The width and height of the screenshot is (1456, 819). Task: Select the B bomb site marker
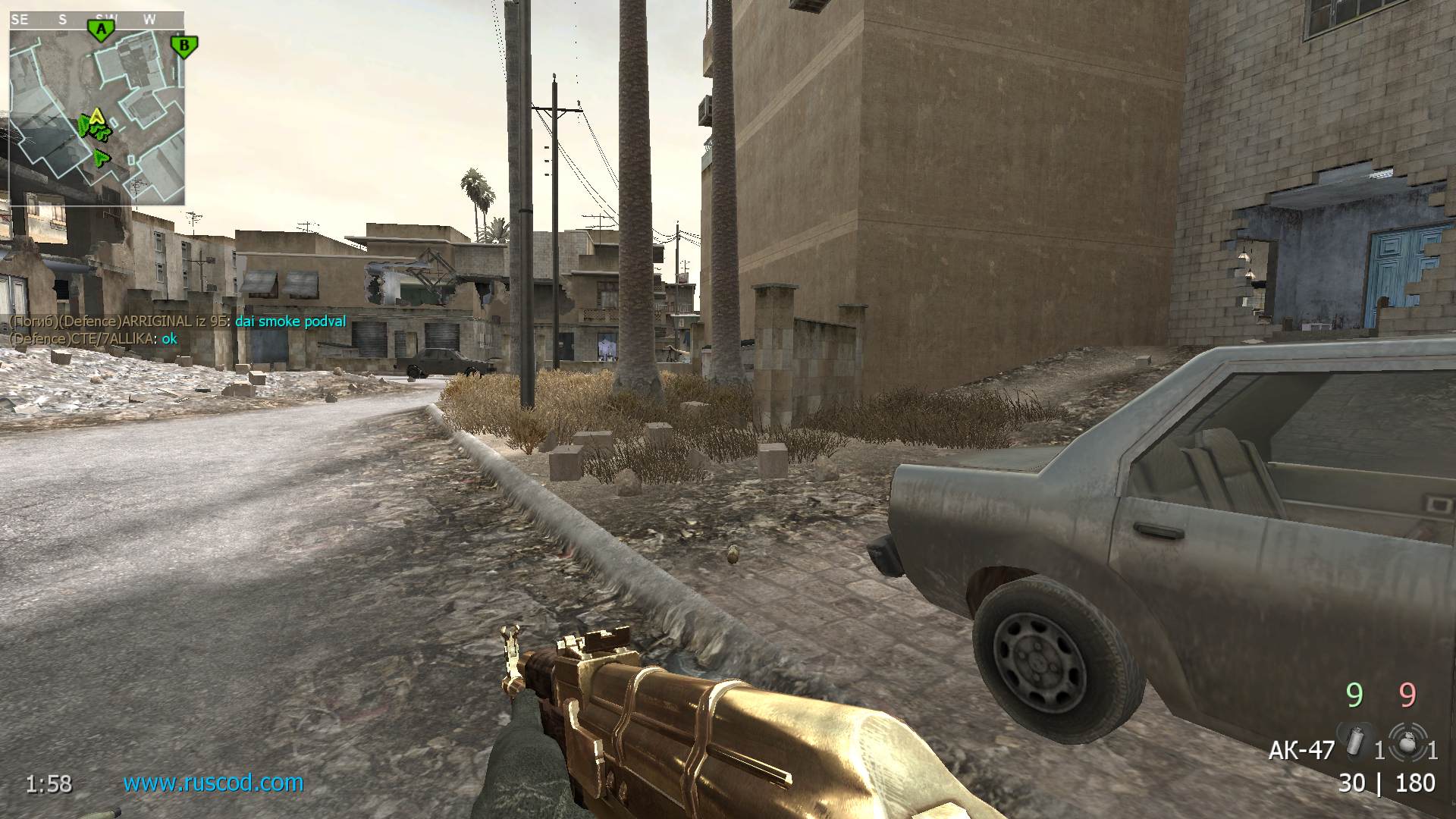click(x=184, y=45)
